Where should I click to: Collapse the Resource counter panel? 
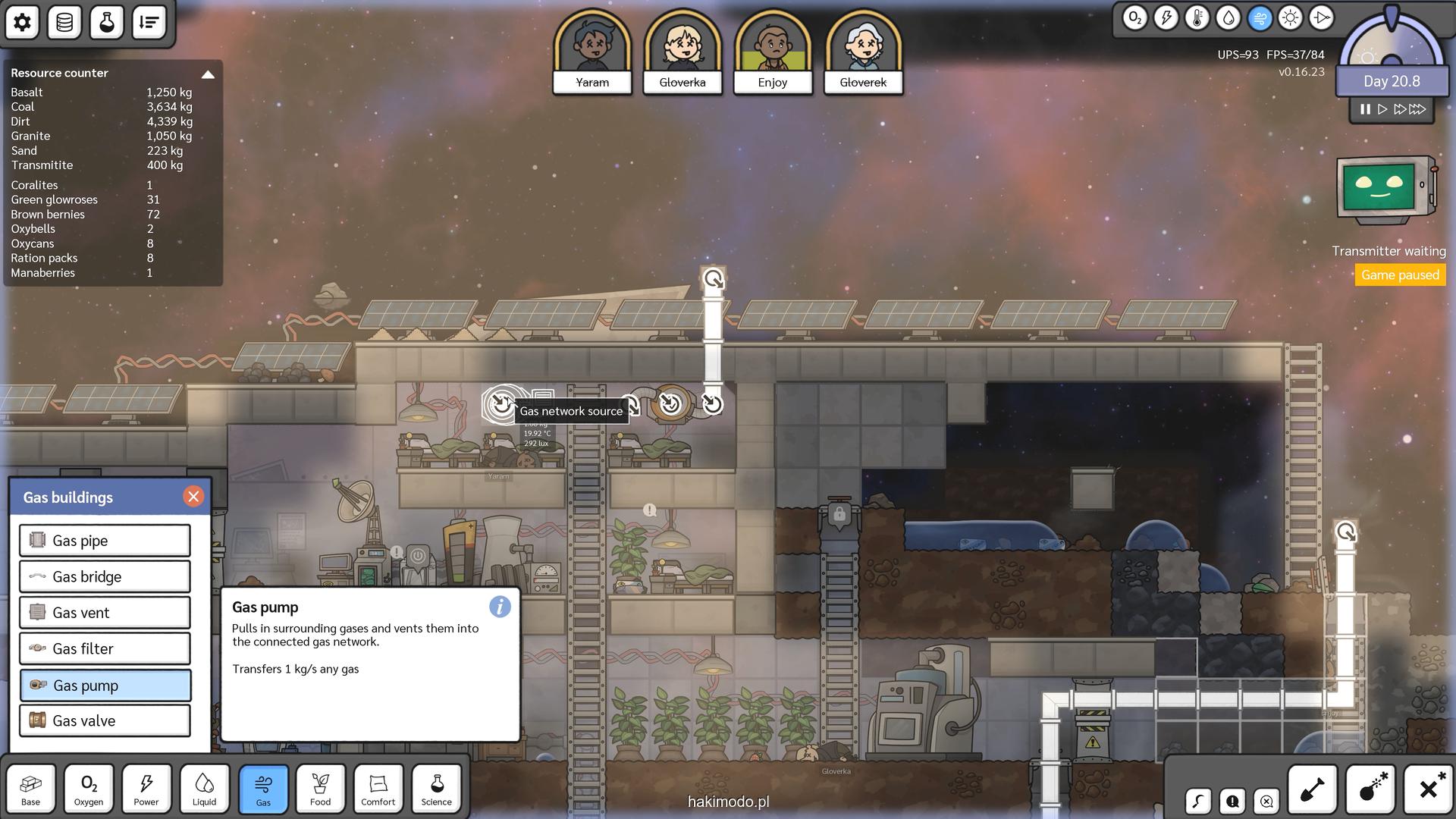208,74
